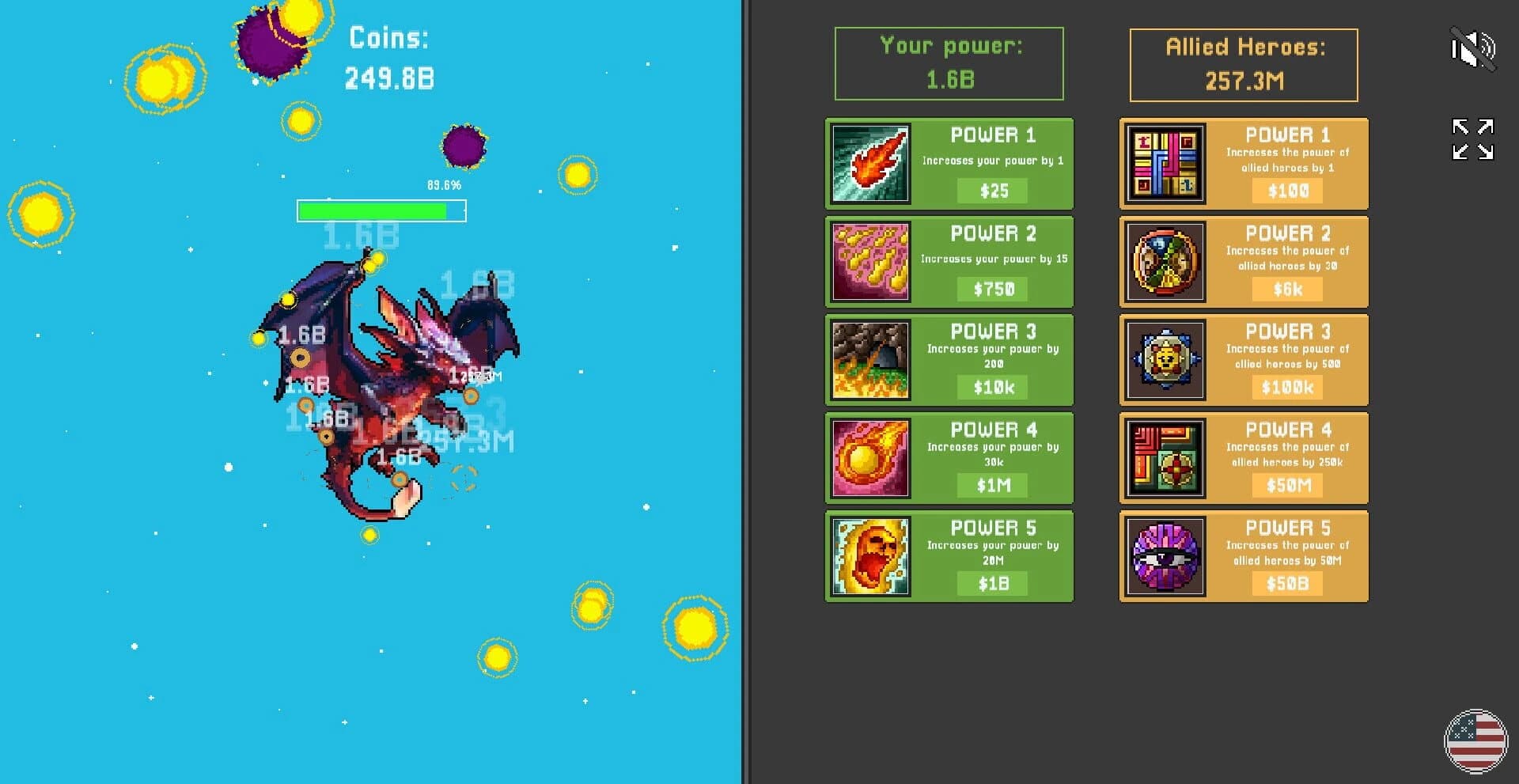Viewport: 1519px width, 784px height.
Task: Click the sun amulet icon on Allied Power 3
Action: tap(1163, 359)
